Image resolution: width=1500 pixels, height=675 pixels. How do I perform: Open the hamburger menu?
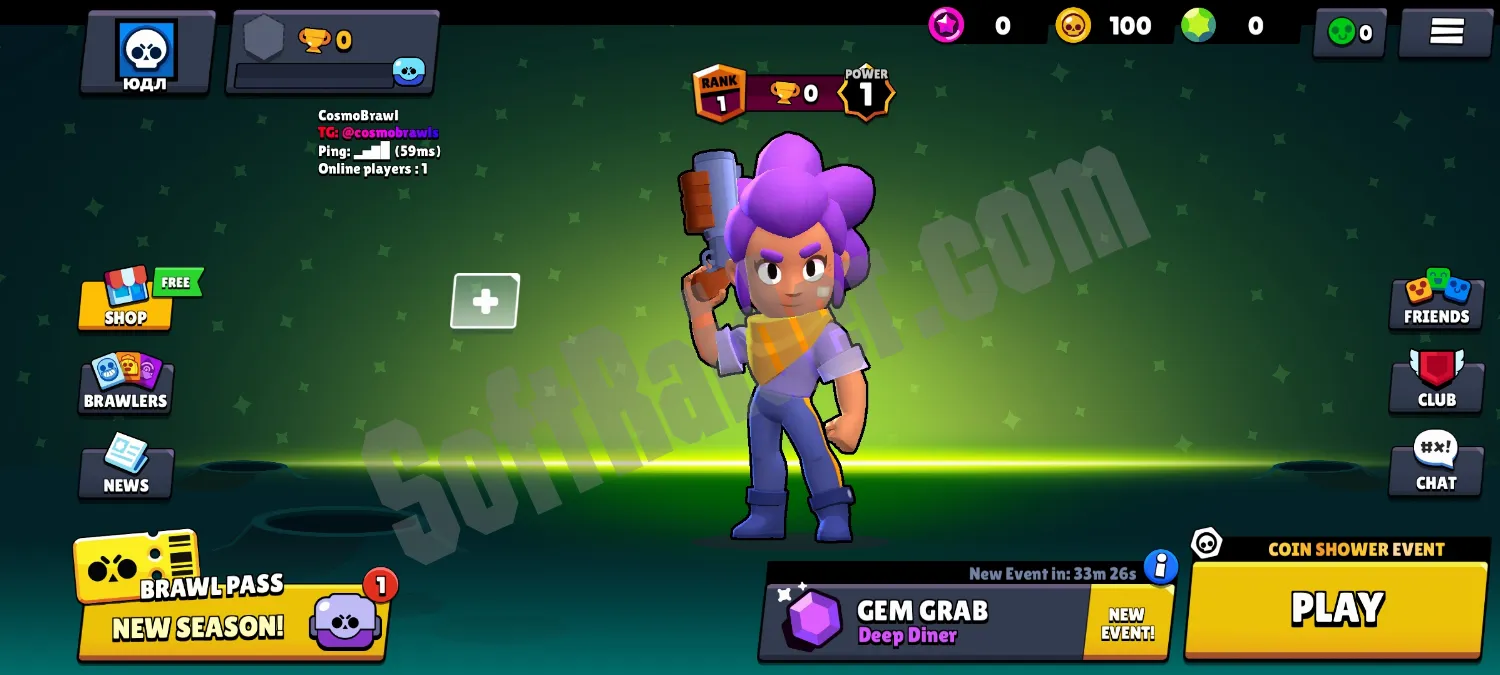click(1446, 32)
